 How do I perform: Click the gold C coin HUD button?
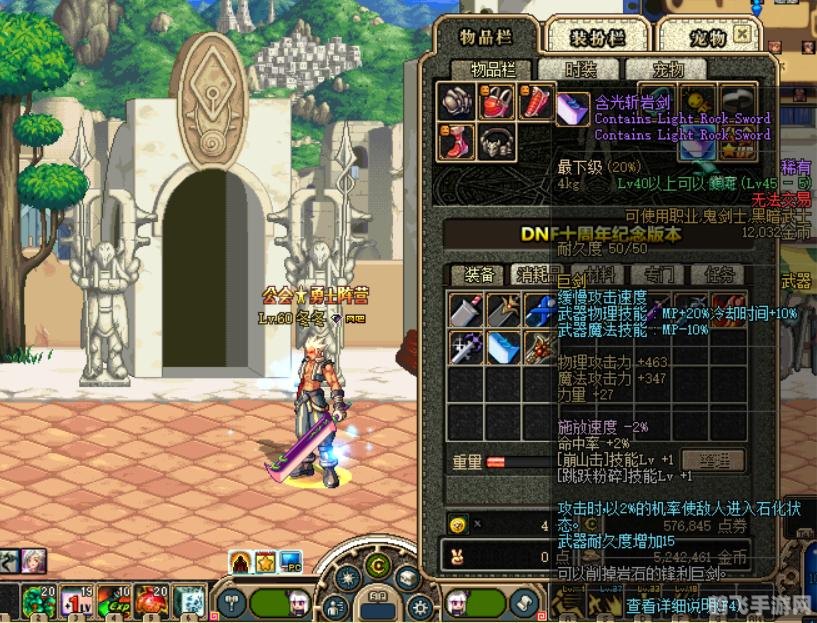[x=378, y=566]
